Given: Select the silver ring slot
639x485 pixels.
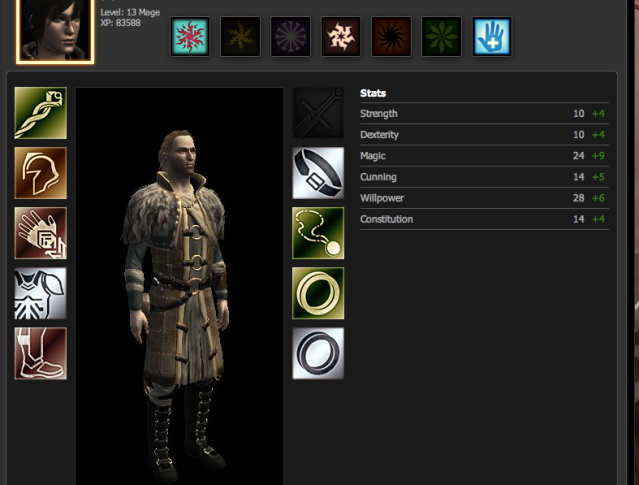Looking at the screenshot, I should (318, 353).
